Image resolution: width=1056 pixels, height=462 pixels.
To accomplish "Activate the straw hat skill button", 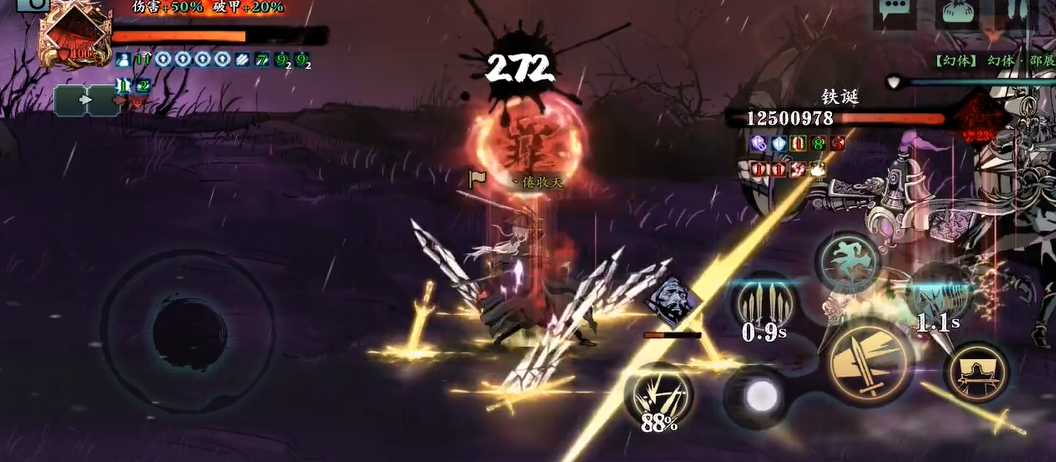I will point(976,373).
